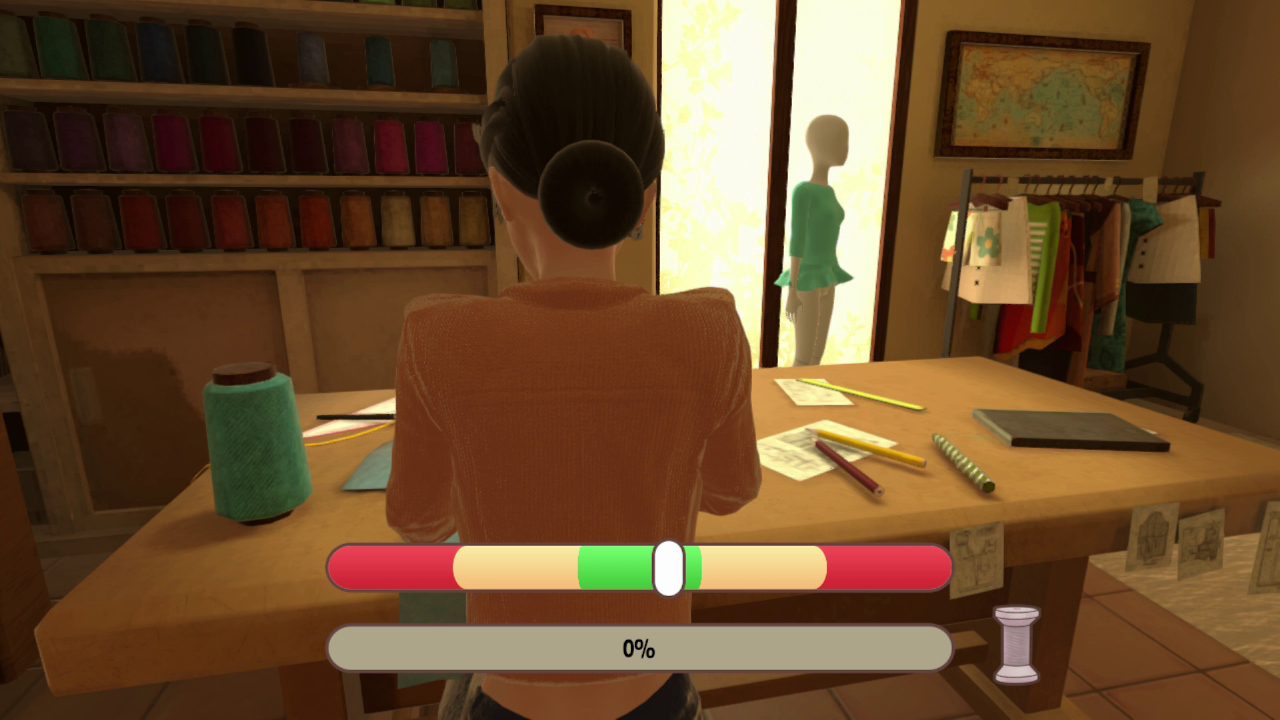Click the white marker on the timing bar
The width and height of the screenshot is (1280, 720).
coord(668,567)
